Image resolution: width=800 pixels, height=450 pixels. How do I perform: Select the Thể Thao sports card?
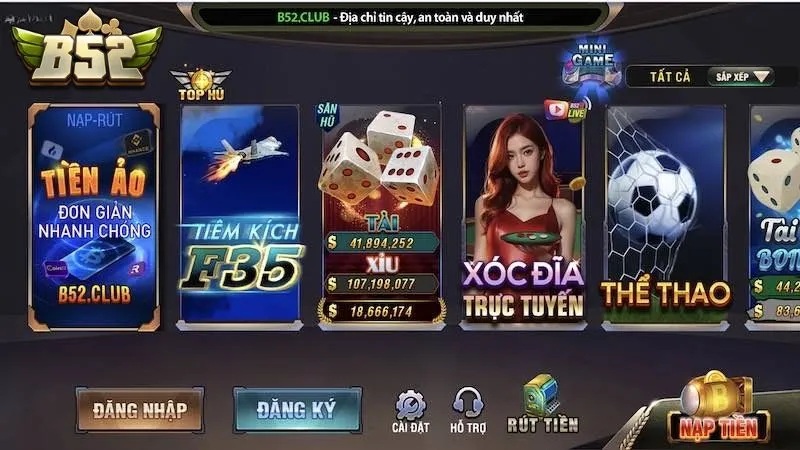point(665,216)
